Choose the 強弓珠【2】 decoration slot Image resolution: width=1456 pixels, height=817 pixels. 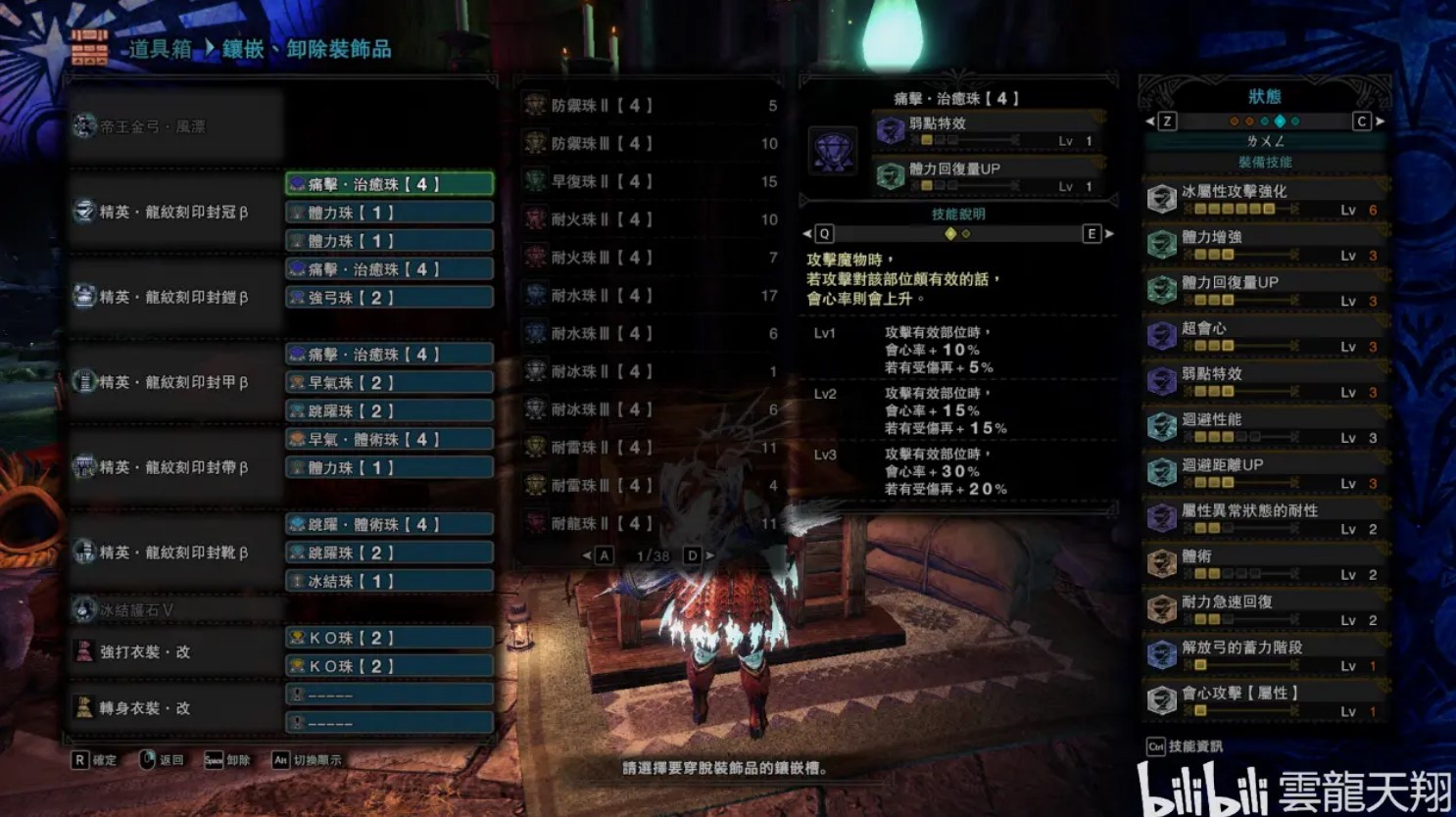tap(389, 298)
